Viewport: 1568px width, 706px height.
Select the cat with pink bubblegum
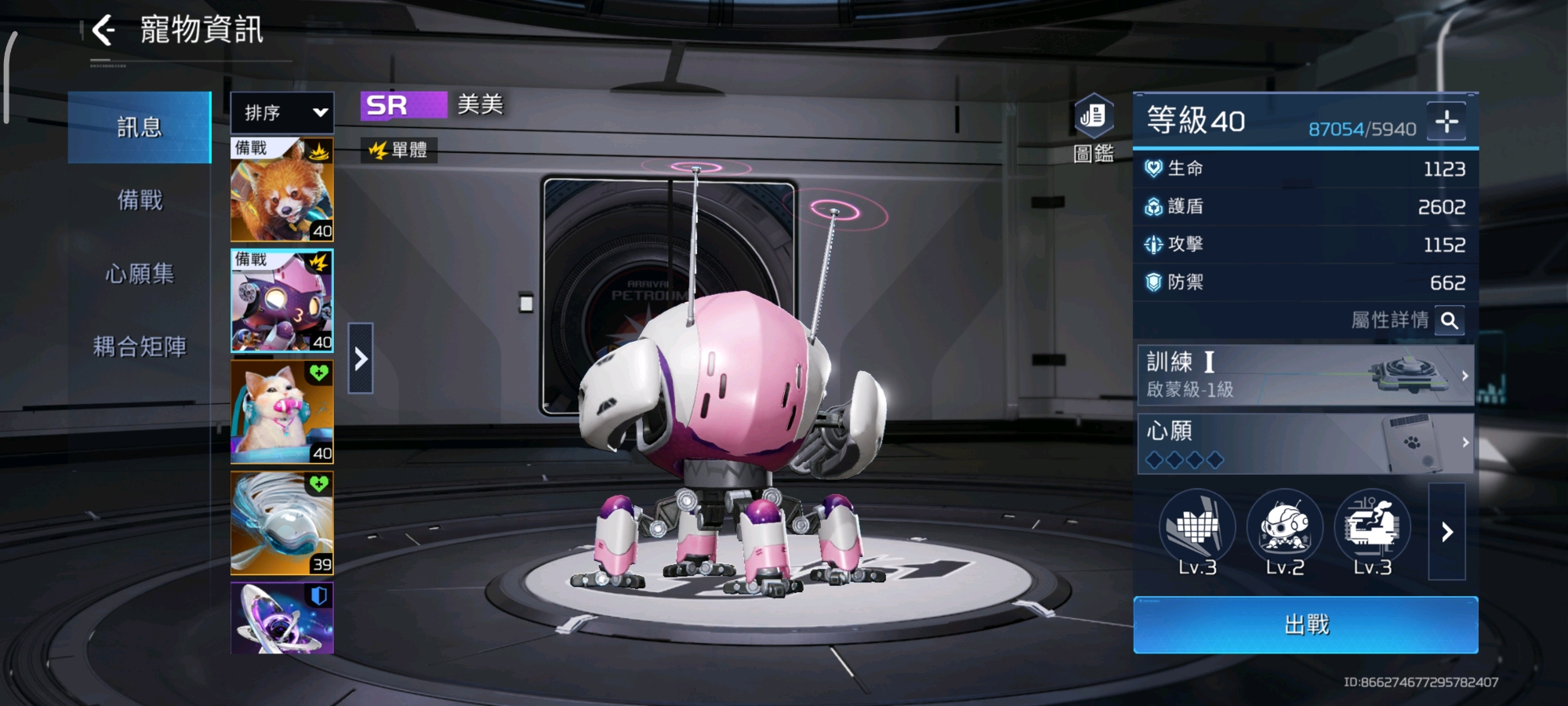(282, 412)
